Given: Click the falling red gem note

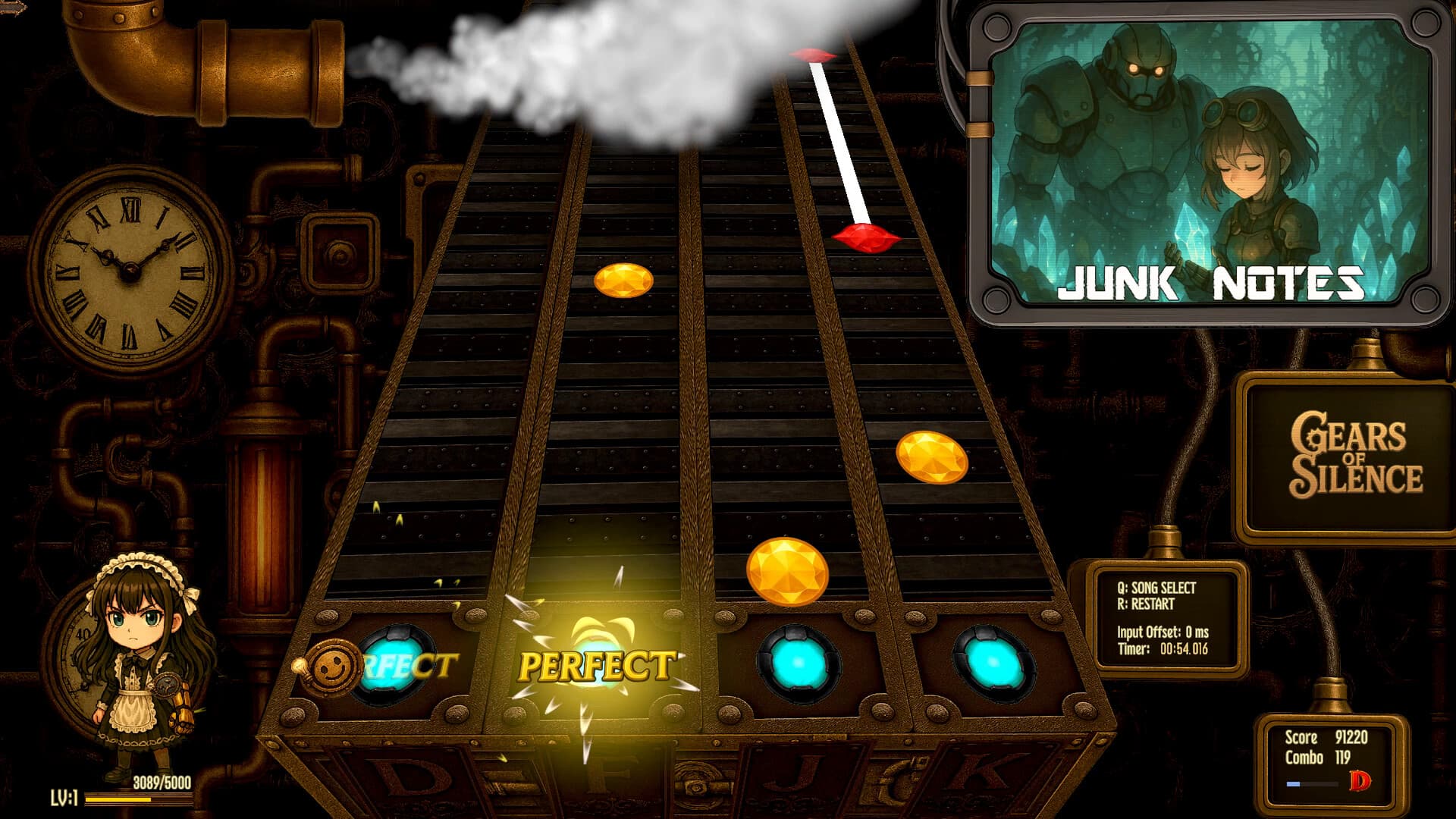Looking at the screenshot, I should click(x=864, y=237).
